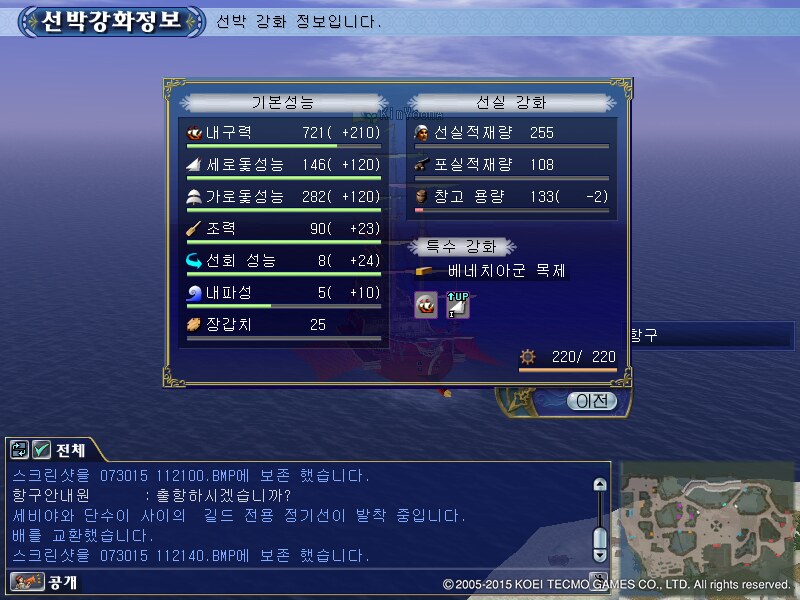Screen dimensions: 800x600
Task: Click the chat scrollbar up arrow
Action: tap(599, 484)
